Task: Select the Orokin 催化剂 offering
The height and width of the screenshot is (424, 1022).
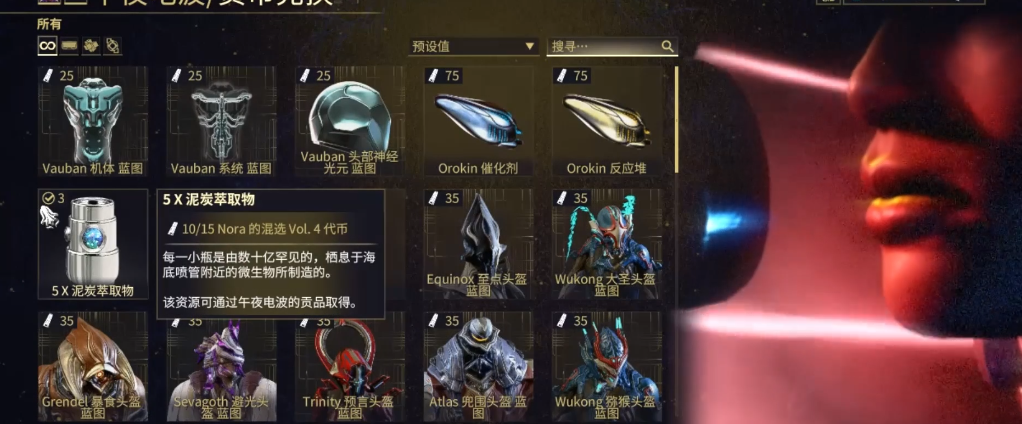Action: (x=478, y=121)
